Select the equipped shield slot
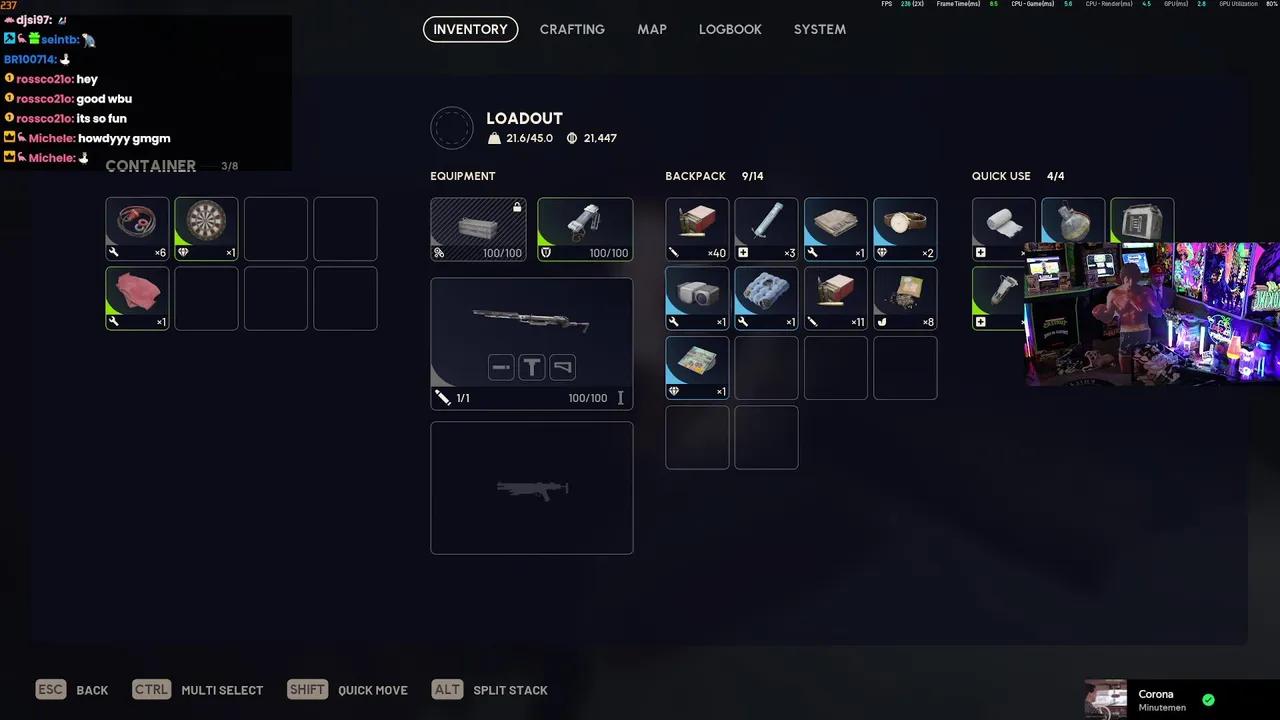1280x720 pixels. pos(585,229)
